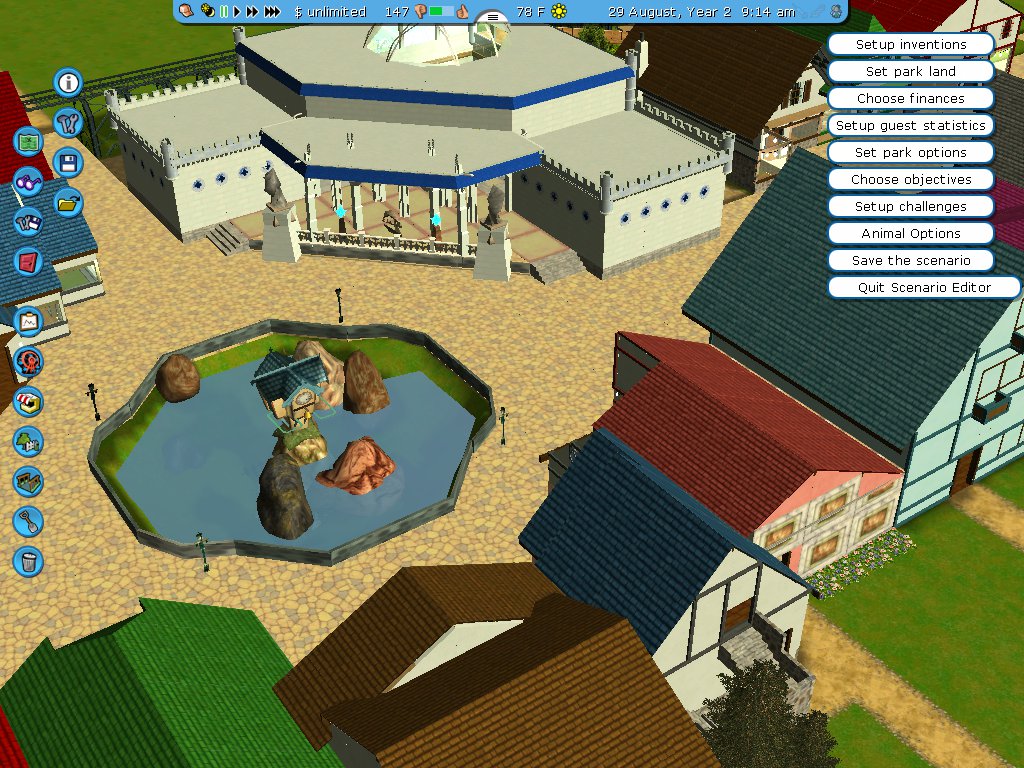Open Set park options

(911, 153)
